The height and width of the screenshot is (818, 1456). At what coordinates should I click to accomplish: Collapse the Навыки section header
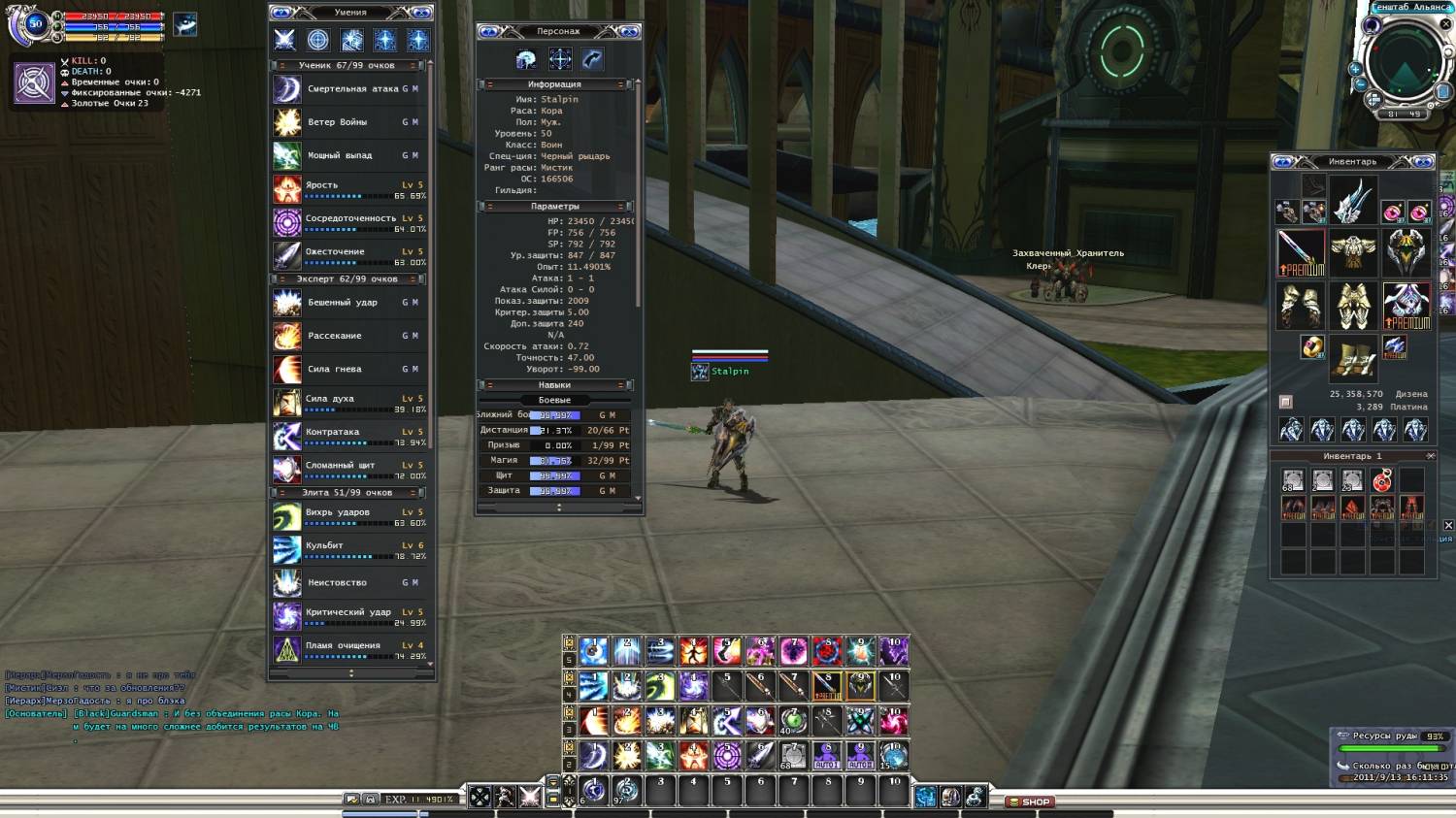pos(554,385)
